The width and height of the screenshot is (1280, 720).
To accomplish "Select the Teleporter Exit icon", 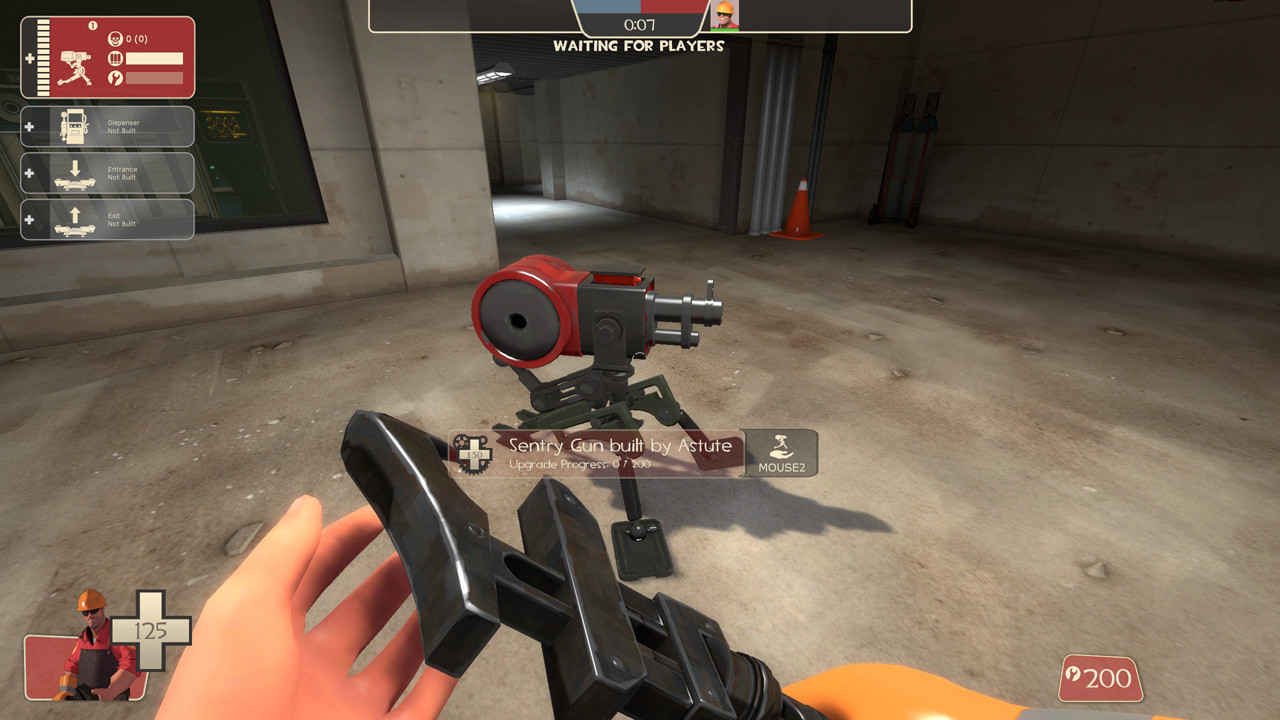I will [x=75, y=219].
